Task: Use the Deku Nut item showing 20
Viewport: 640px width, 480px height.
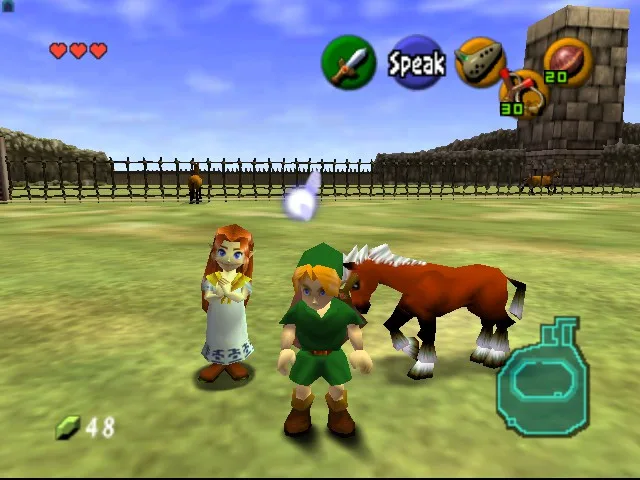Action: pos(566,60)
